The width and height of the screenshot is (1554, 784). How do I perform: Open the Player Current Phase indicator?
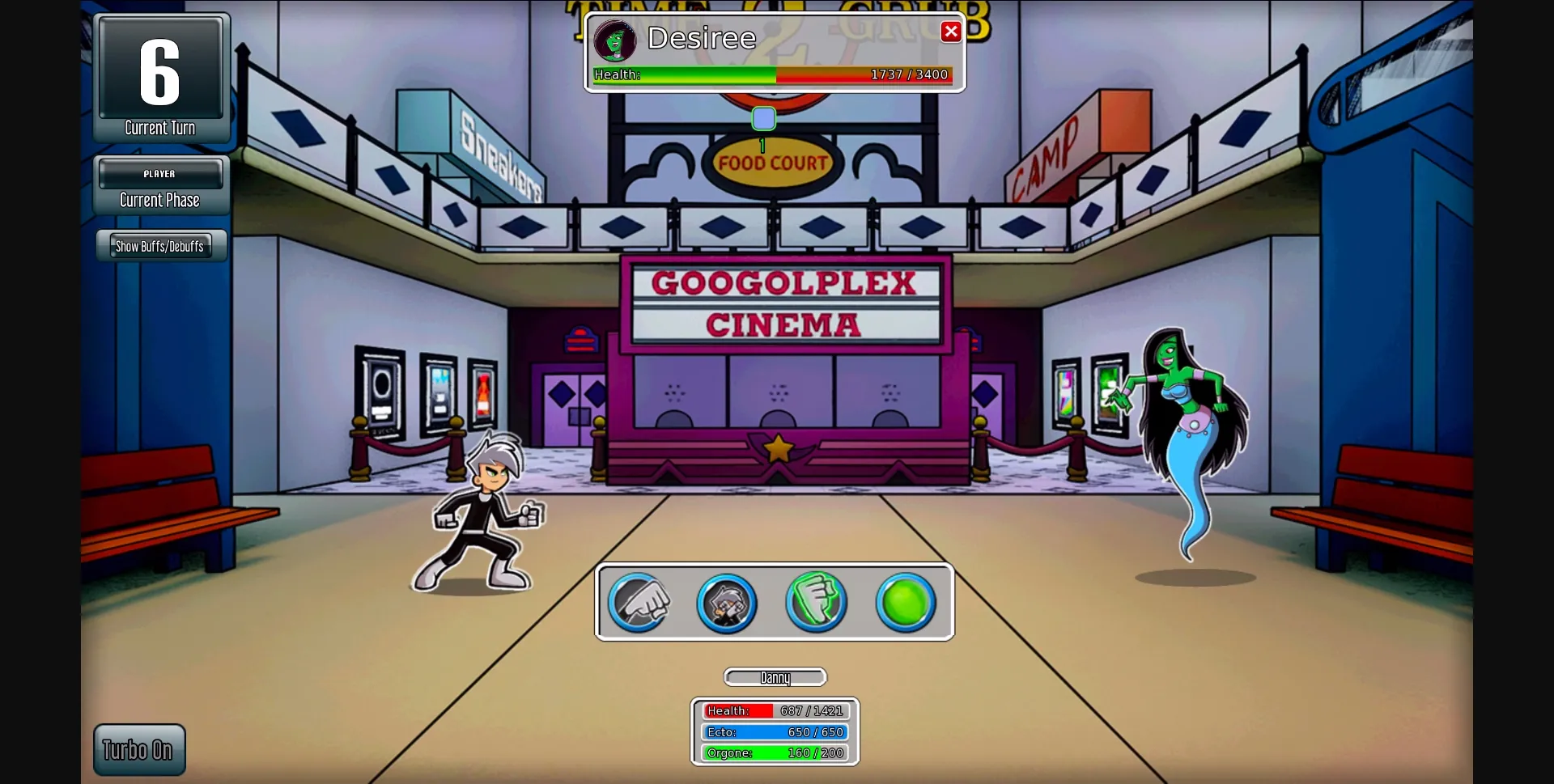point(159,186)
